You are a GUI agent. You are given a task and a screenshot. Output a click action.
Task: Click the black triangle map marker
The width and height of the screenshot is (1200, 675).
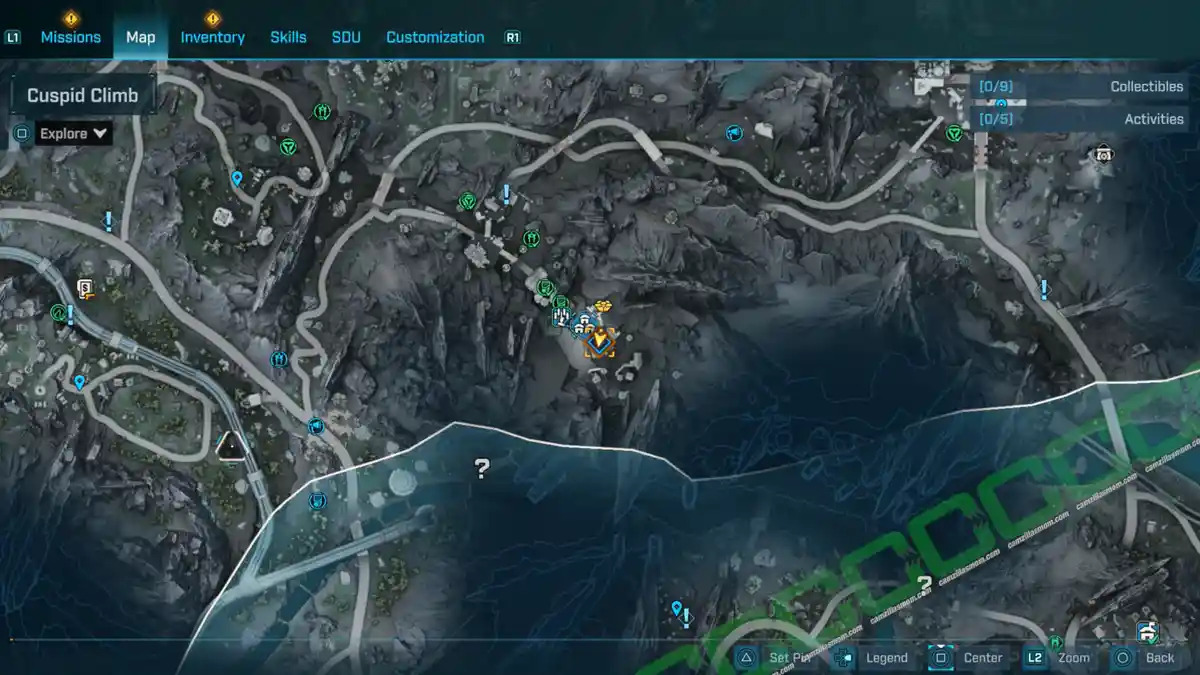pos(233,445)
